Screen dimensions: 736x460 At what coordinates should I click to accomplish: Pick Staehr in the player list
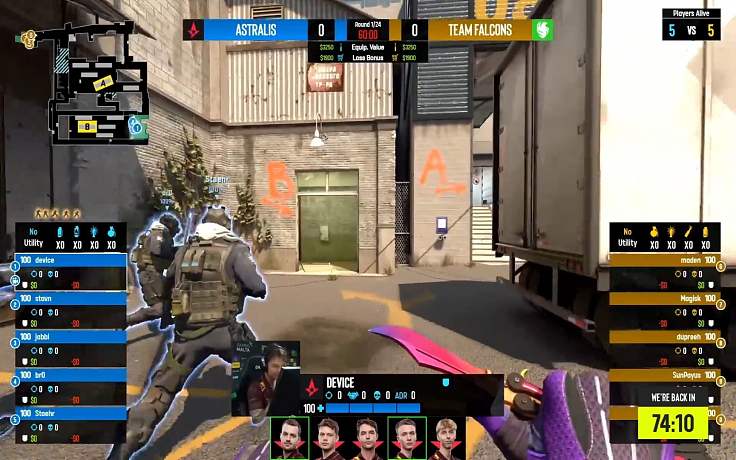(70, 412)
